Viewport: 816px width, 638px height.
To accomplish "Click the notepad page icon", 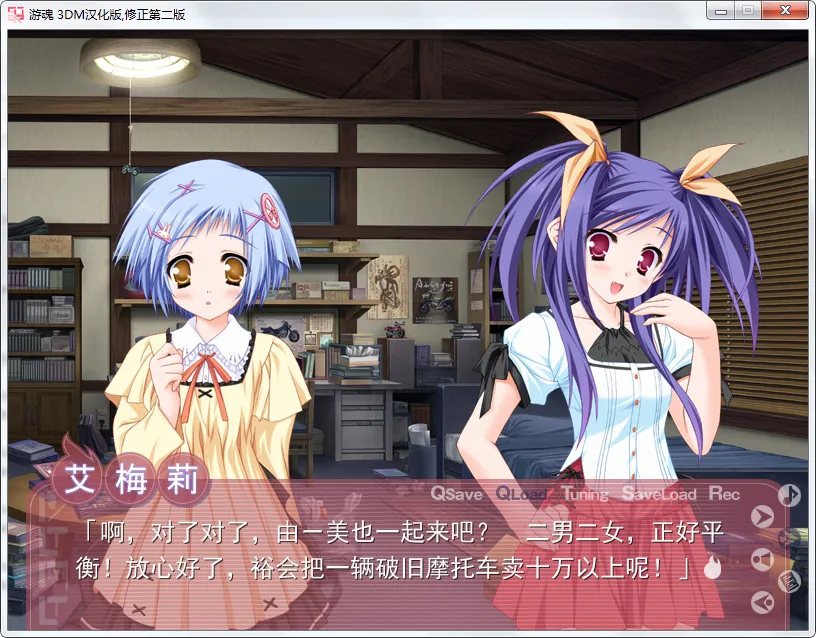I will point(789,579).
